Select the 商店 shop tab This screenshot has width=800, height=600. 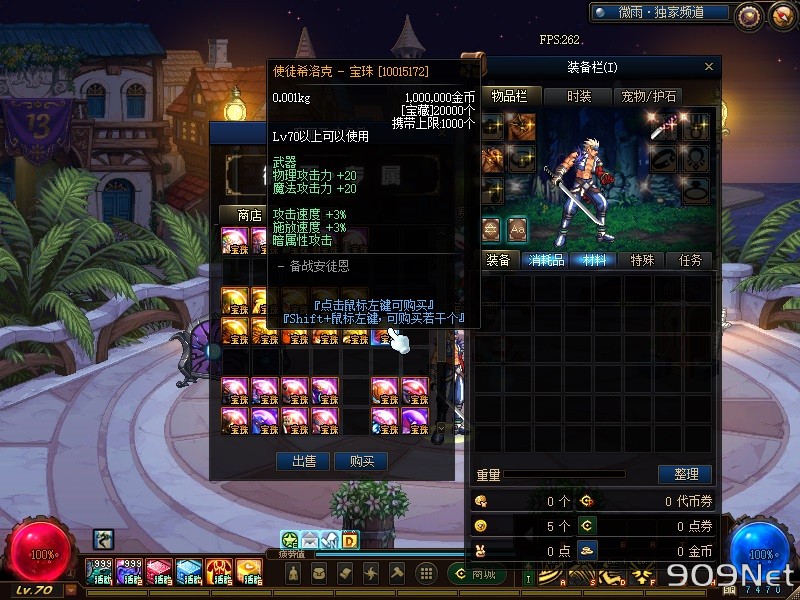click(x=249, y=215)
